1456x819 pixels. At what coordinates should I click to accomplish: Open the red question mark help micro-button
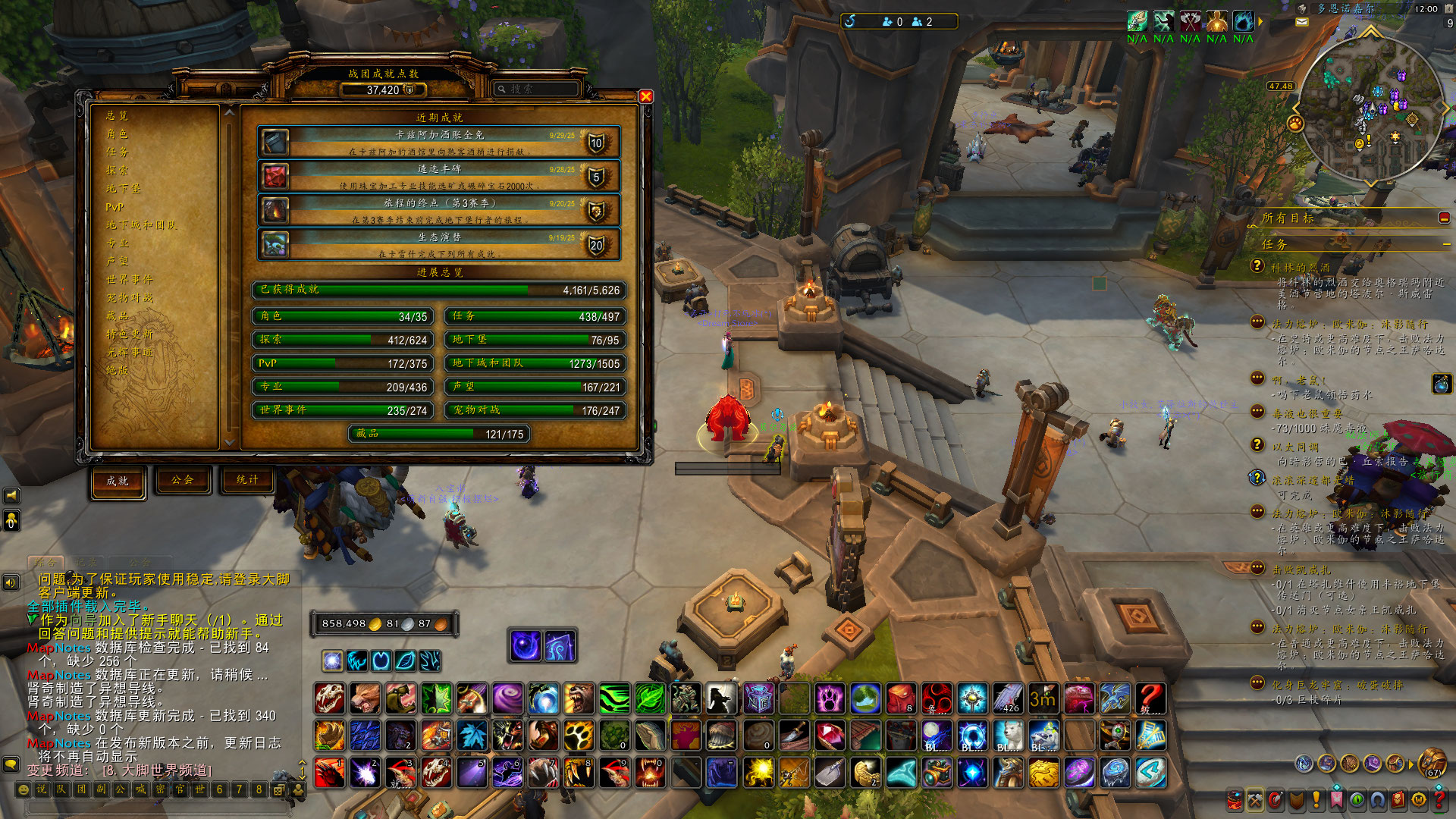point(1439,799)
